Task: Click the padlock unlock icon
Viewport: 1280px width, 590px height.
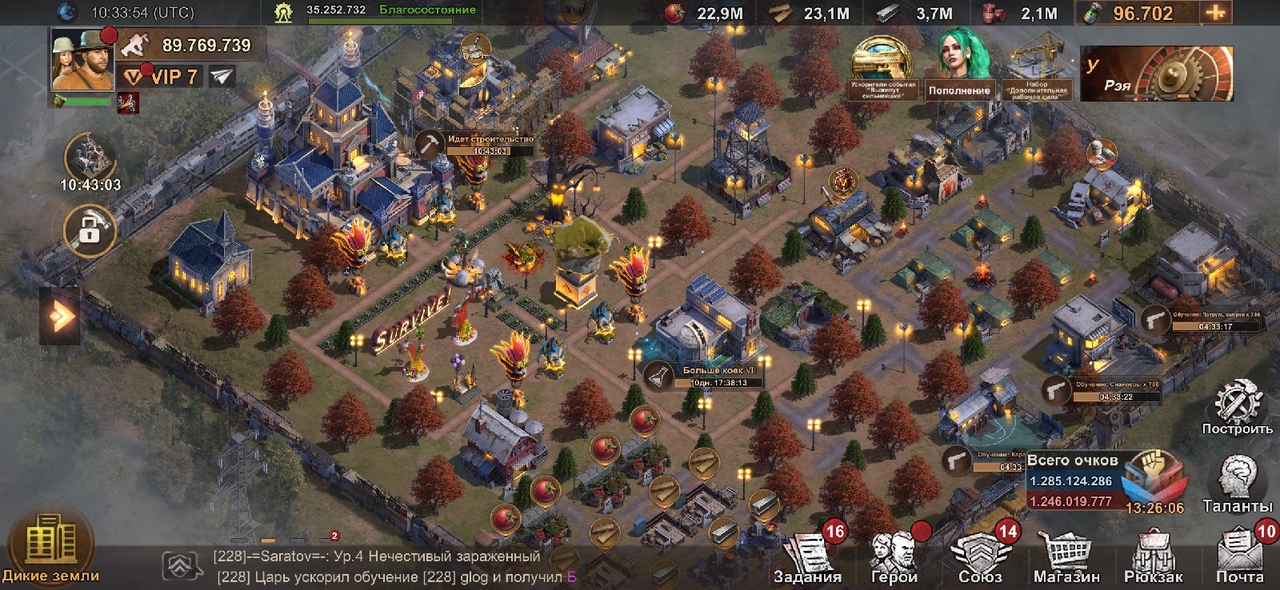Action: pos(89,231)
